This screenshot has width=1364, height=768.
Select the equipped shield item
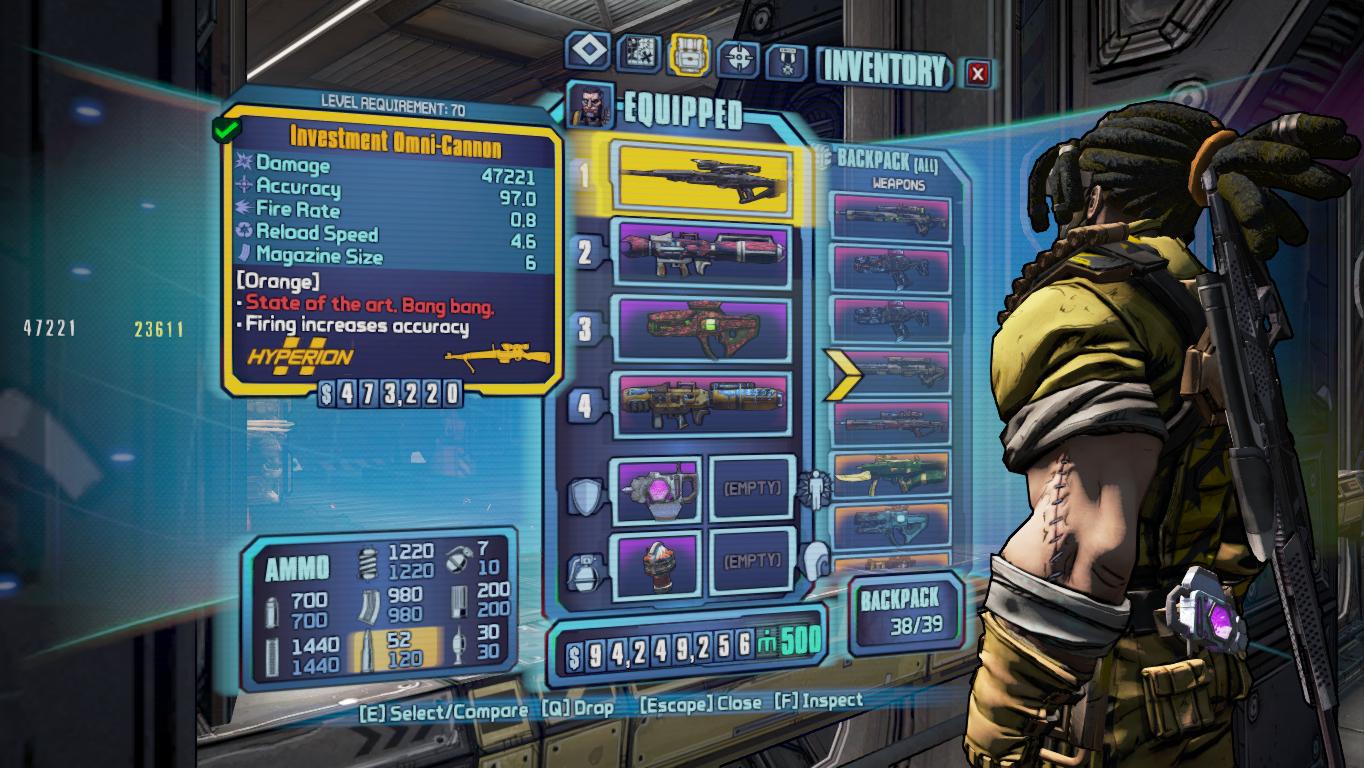click(x=656, y=489)
